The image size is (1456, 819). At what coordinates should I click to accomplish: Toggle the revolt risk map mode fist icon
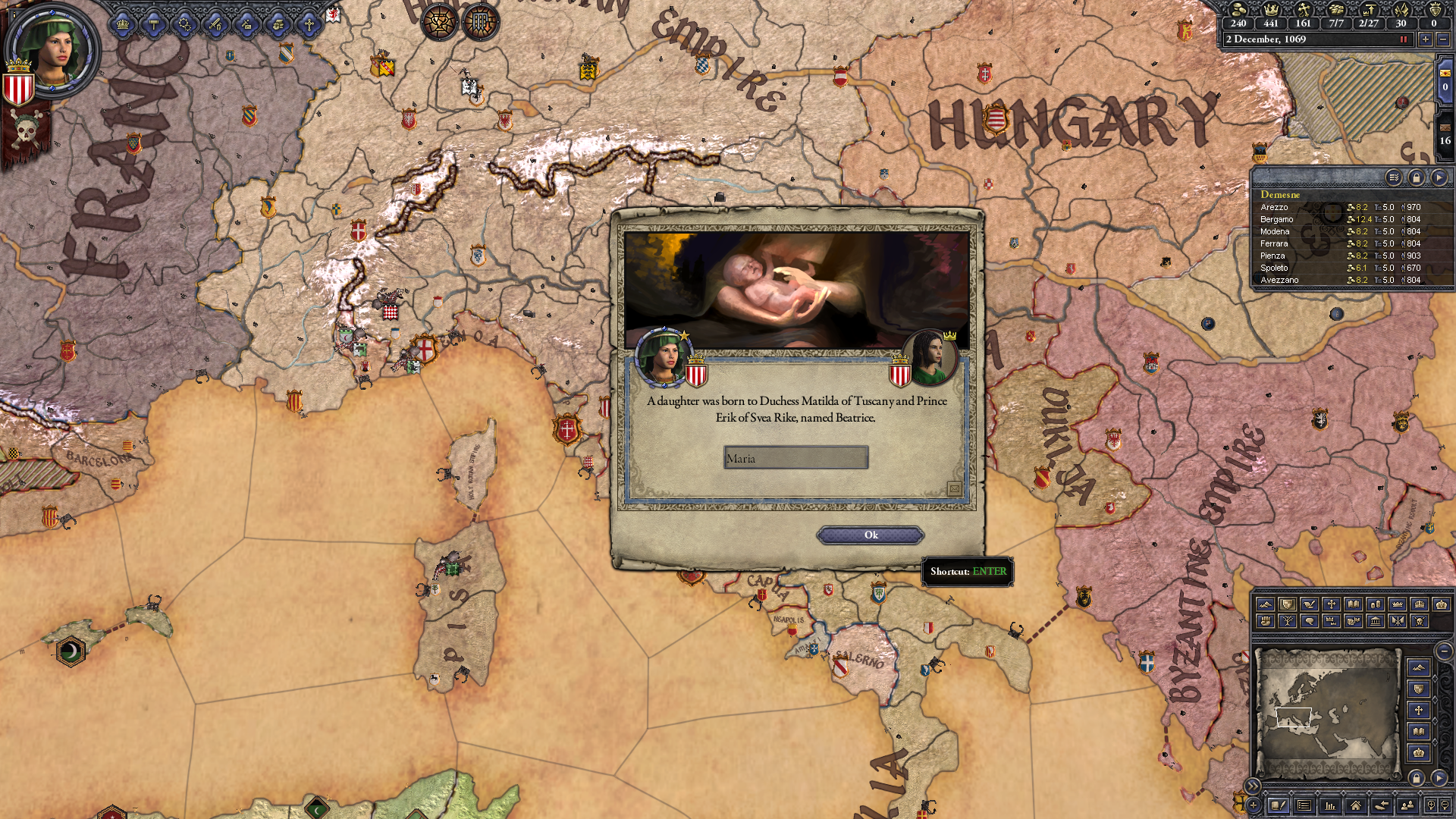(1266, 621)
